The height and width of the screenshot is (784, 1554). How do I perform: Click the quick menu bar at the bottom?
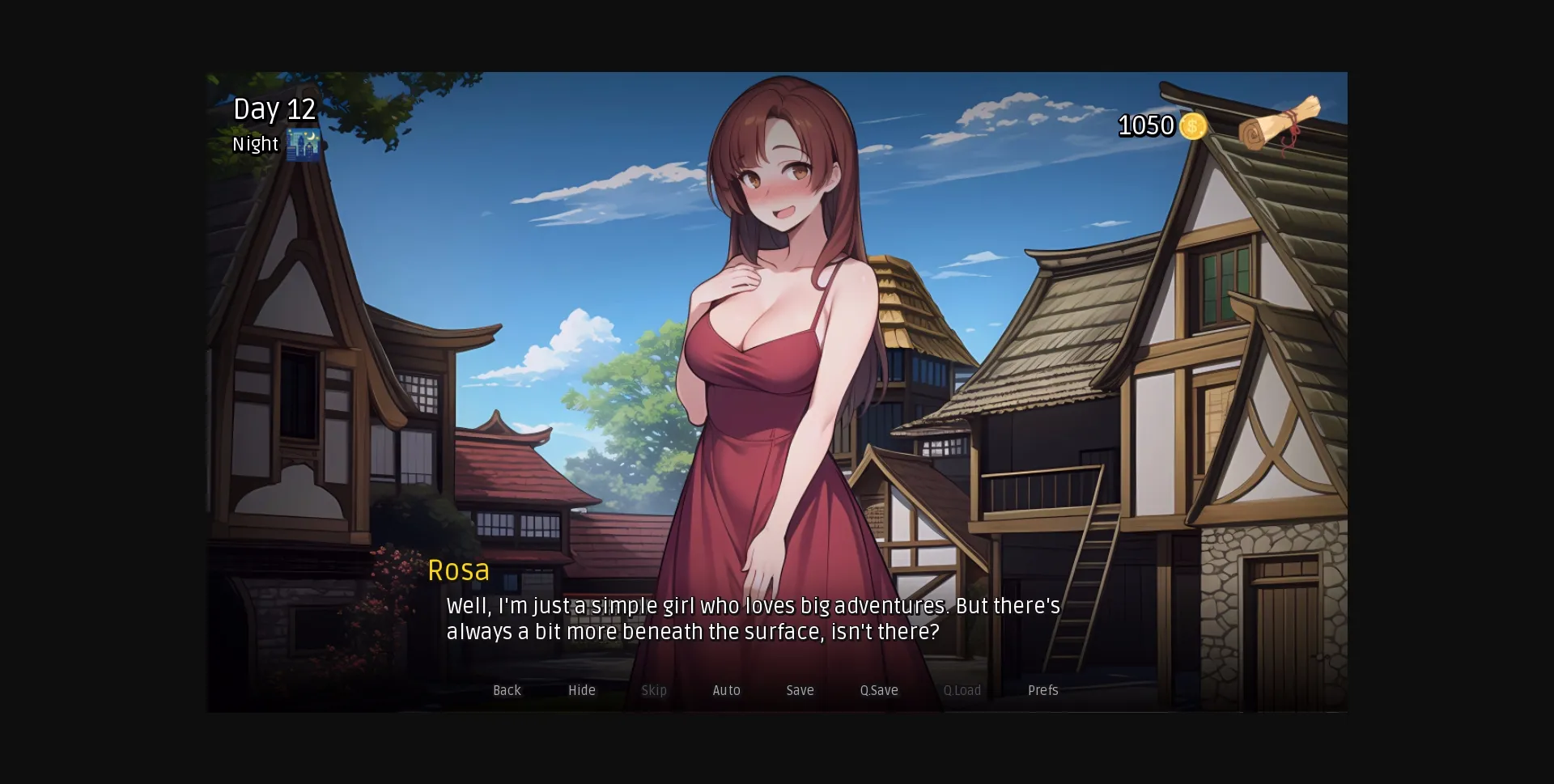773,690
